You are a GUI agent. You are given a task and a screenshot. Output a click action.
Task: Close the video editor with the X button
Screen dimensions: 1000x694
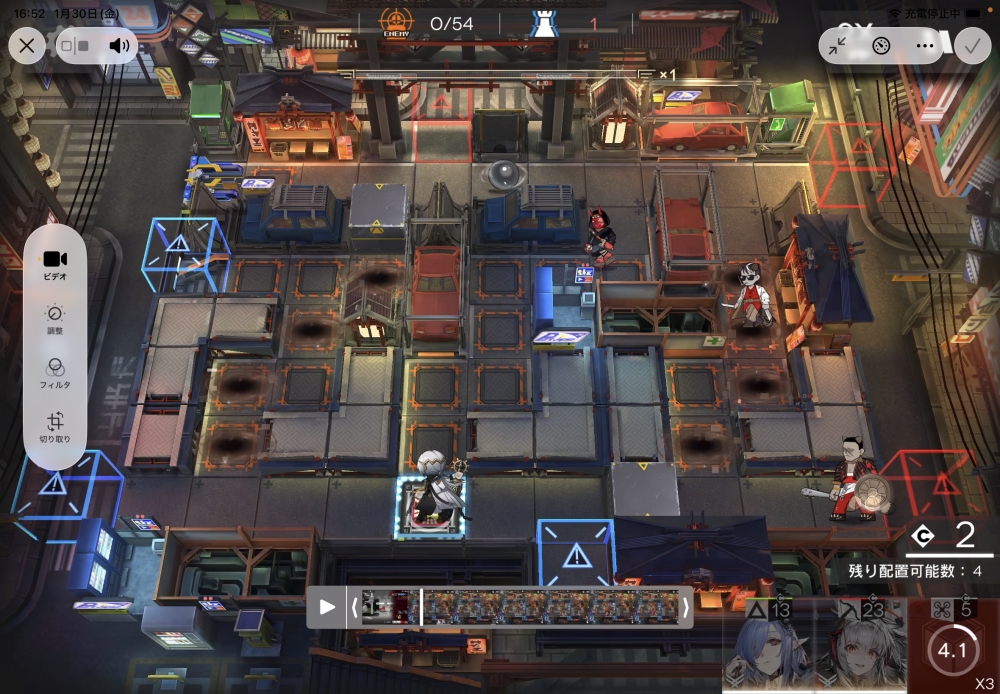click(x=27, y=45)
